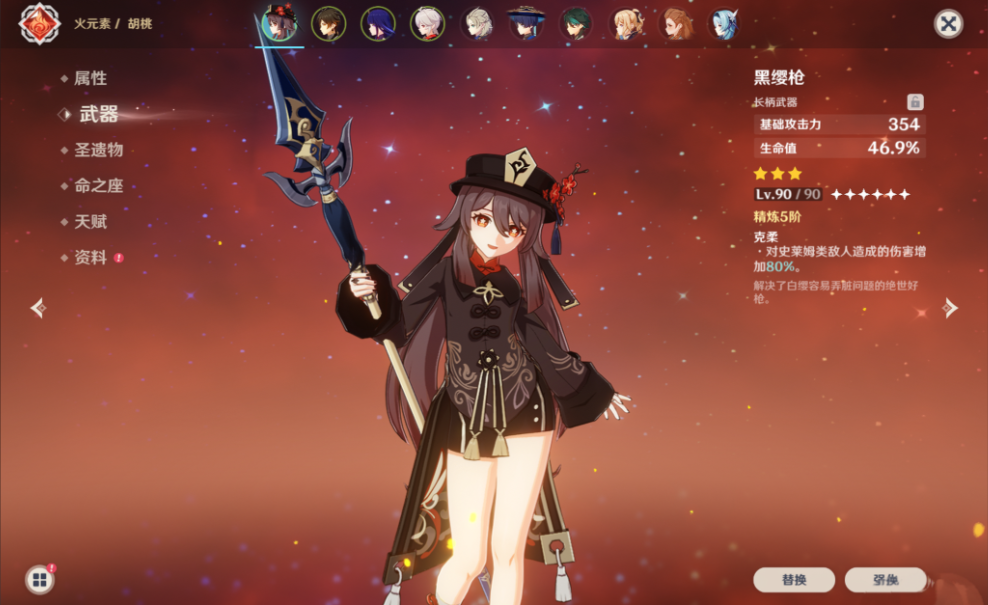The height and width of the screenshot is (605, 988).
Task: Switch to the 圣遗物 artifacts section
Action: point(98,150)
